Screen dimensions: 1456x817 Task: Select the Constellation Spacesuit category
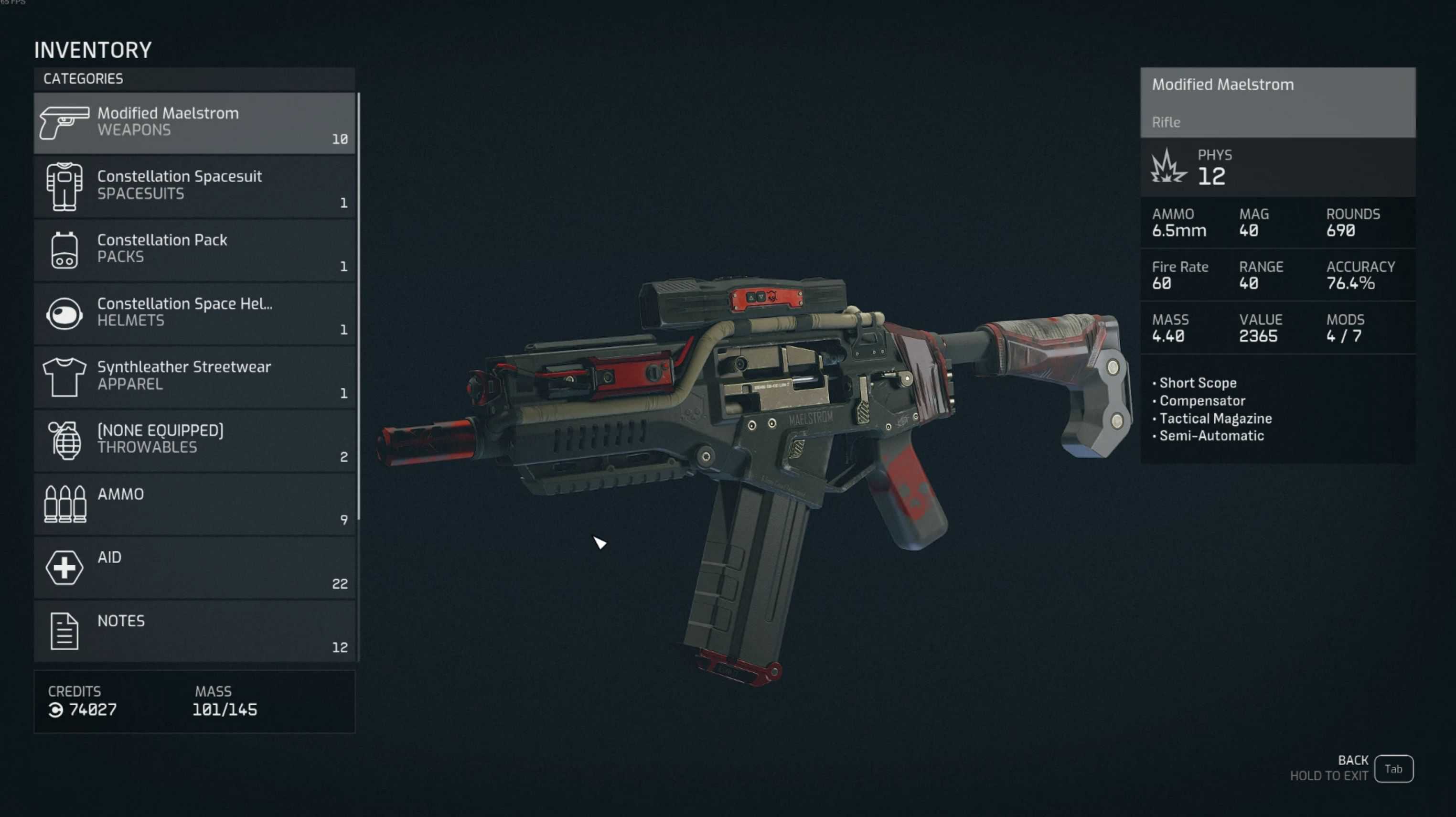[194, 186]
